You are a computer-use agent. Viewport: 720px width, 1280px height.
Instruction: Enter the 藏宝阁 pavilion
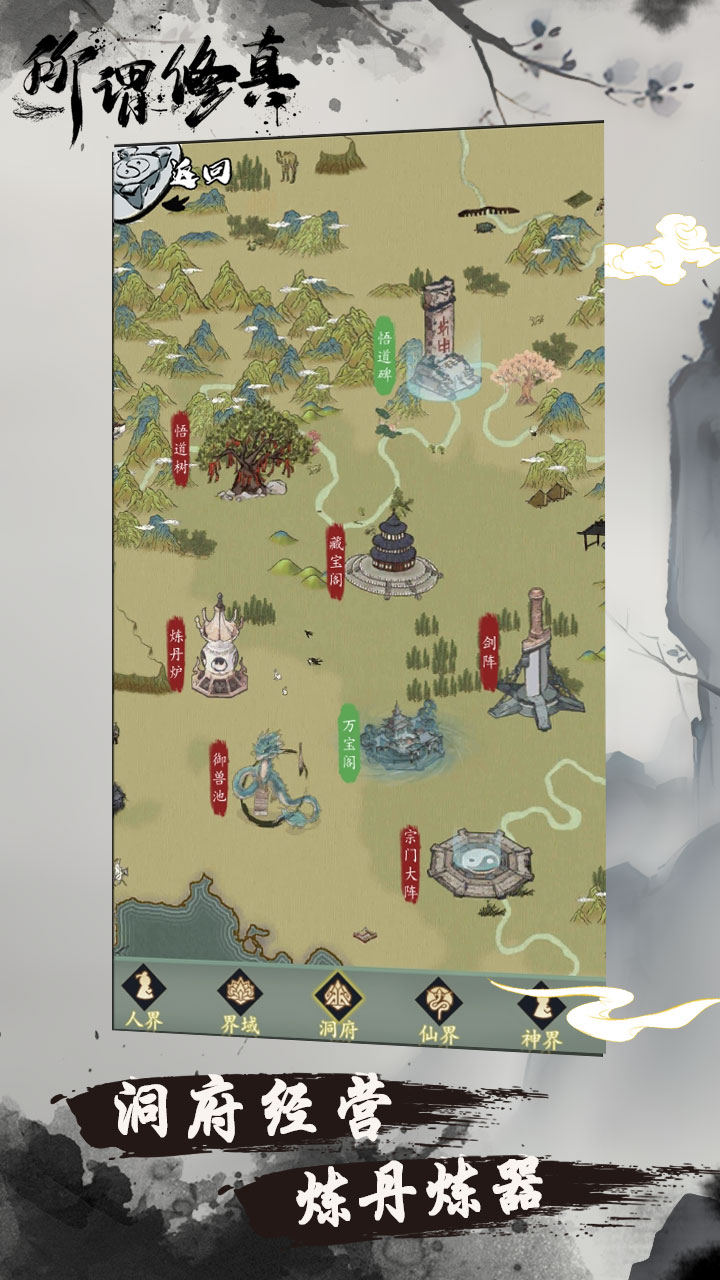point(392,555)
